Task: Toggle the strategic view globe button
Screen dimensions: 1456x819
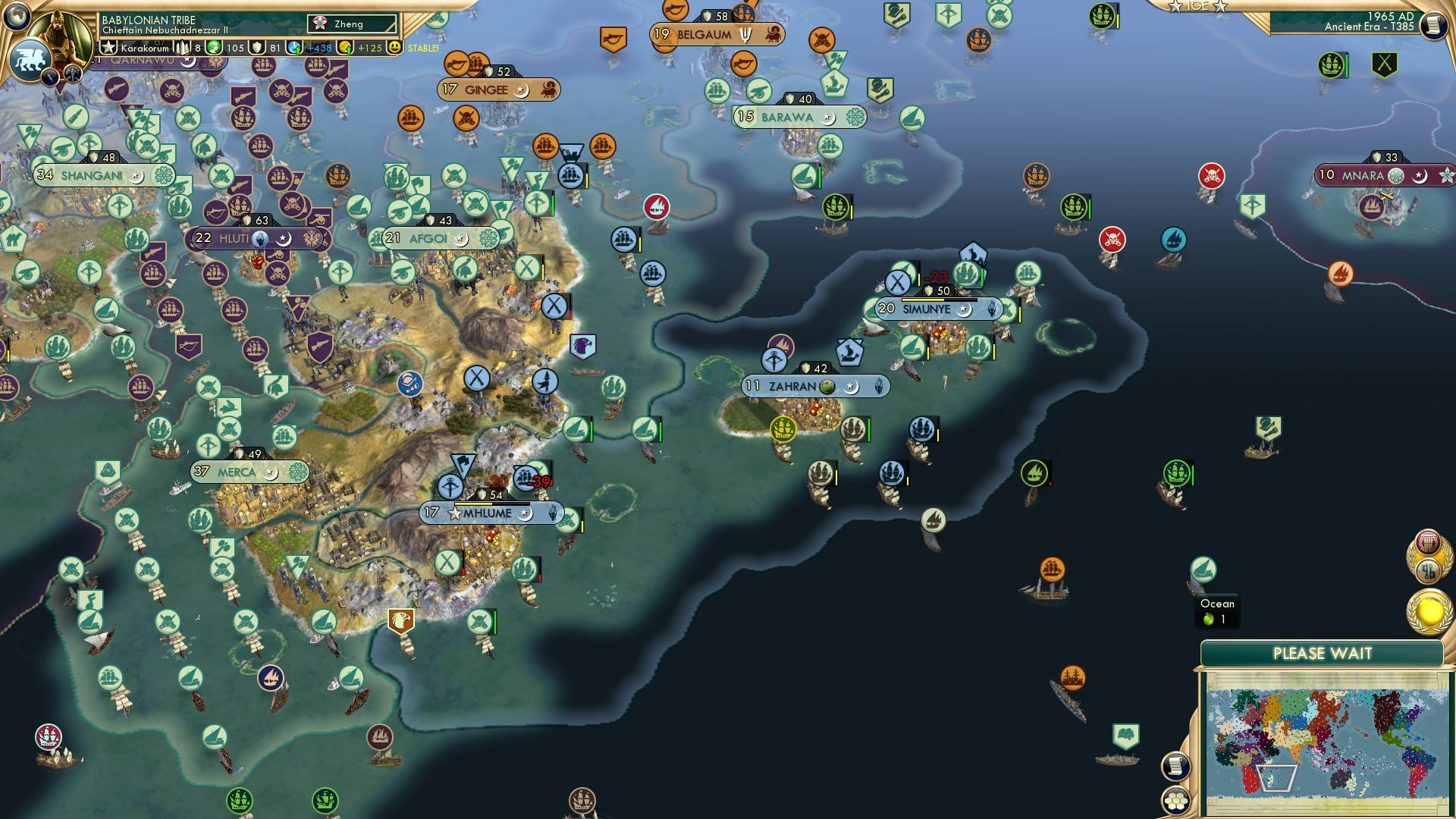Action: coord(17,17)
